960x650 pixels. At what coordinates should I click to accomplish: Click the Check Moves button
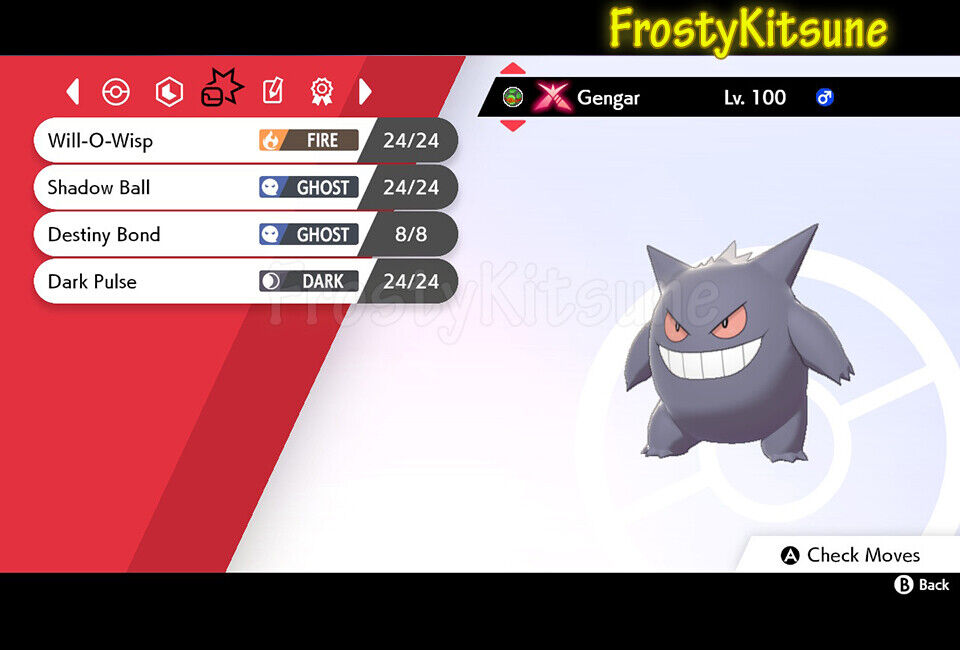tap(850, 555)
